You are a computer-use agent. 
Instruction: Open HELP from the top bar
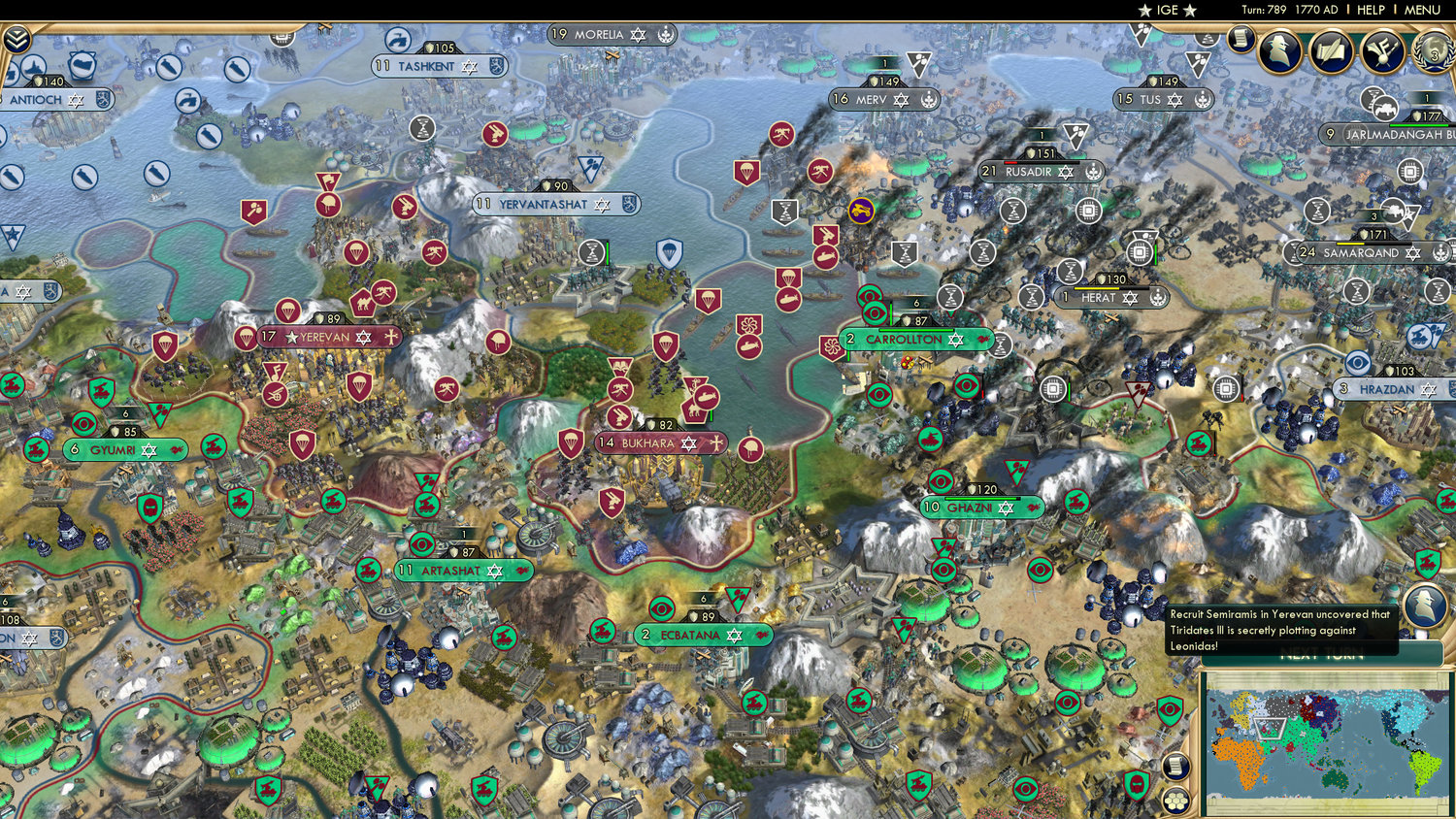pyautogui.click(x=1373, y=11)
